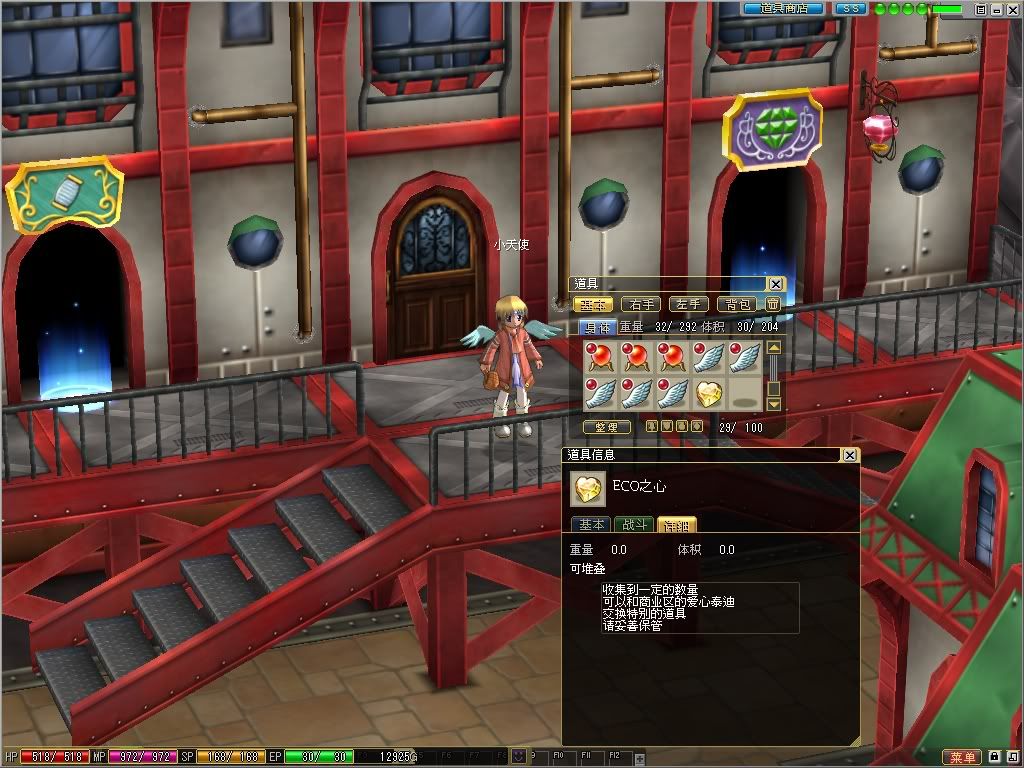Click the SS screenshot button
The height and width of the screenshot is (768, 1024).
(851, 8)
